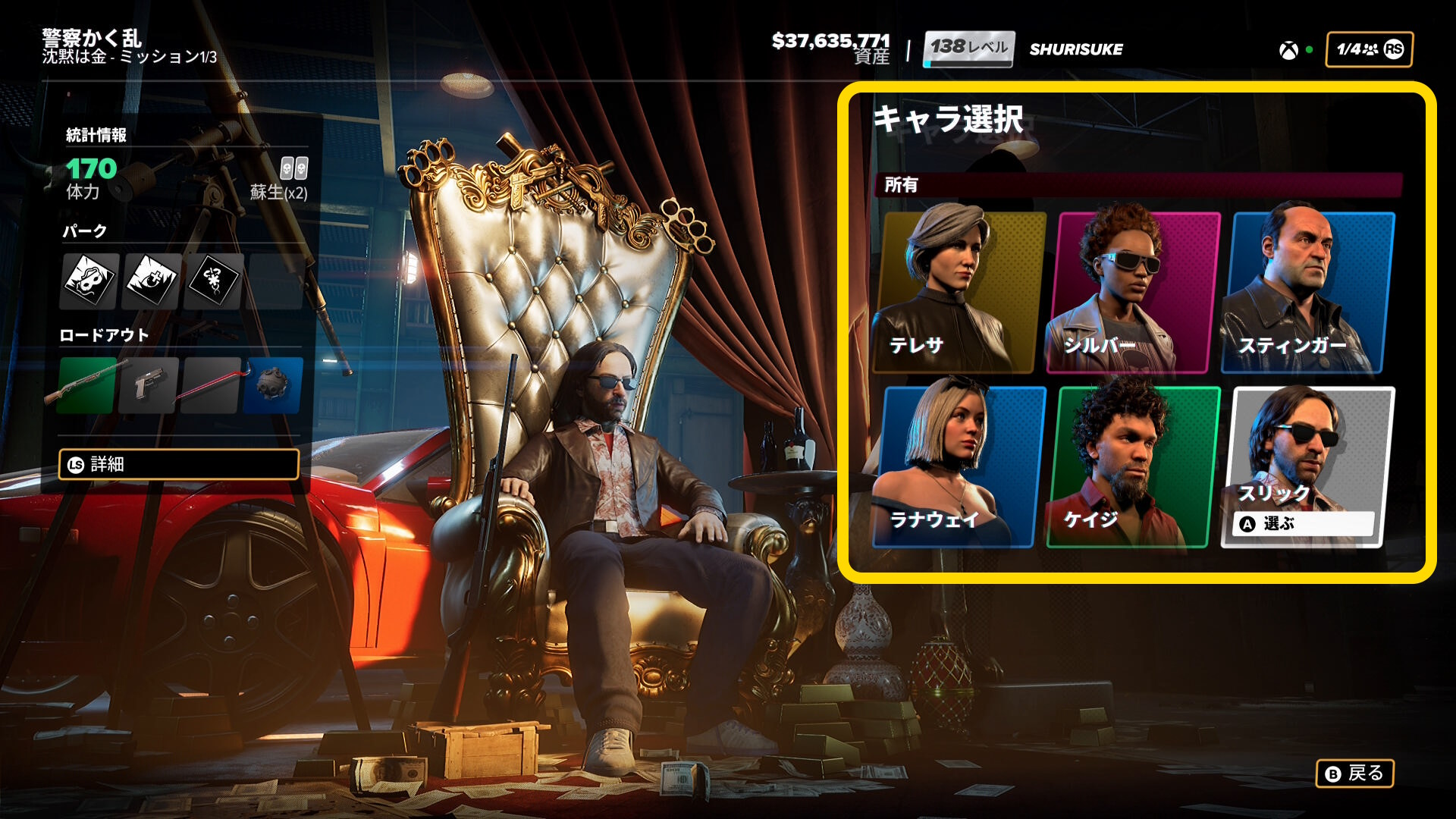Open the 詳細 details button
Image resolution: width=1456 pixels, height=819 pixels.
pyautogui.click(x=179, y=464)
